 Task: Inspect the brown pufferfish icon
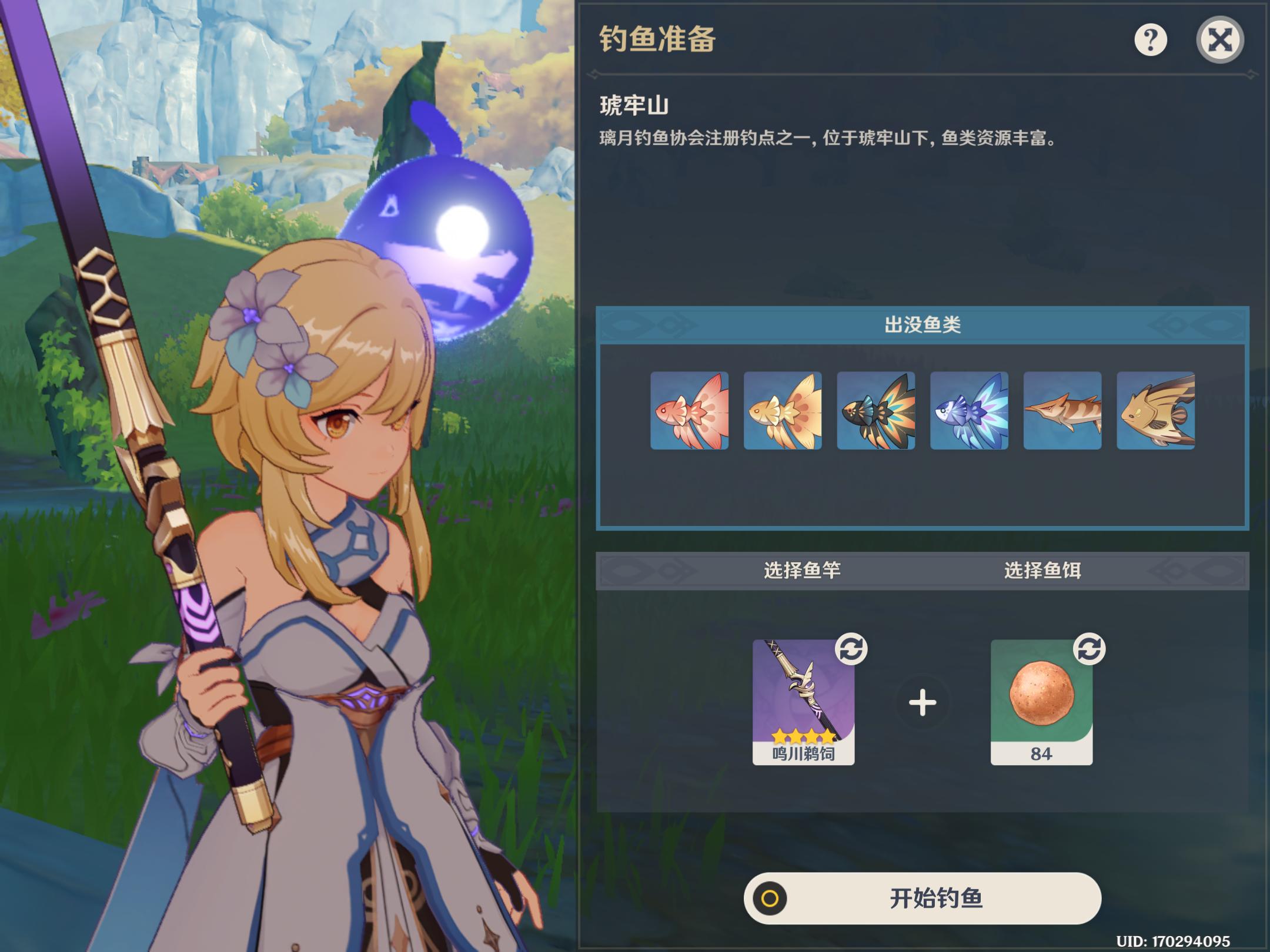pyautogui.click(x=1155, y=411)
